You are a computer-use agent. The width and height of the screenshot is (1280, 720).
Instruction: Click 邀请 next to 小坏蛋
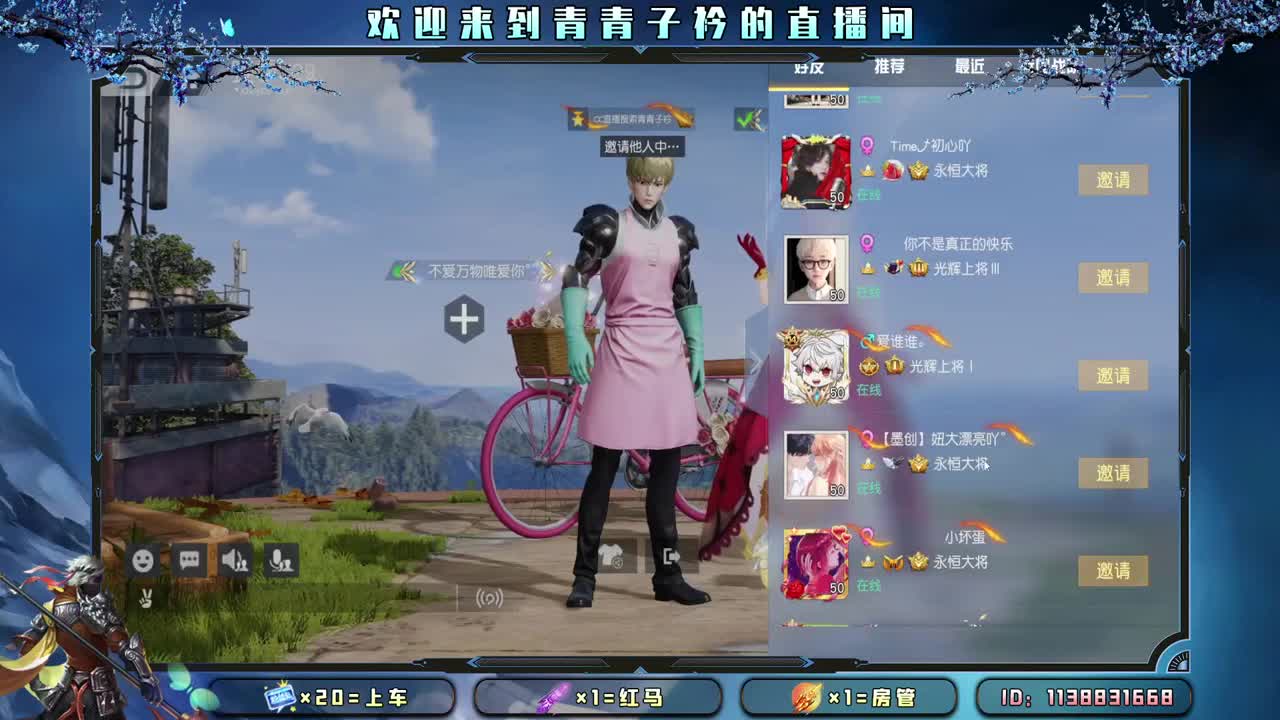tap(1113, 570)
